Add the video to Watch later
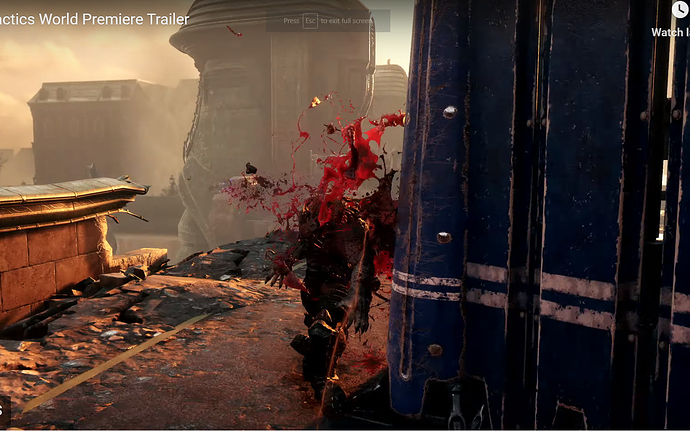The height and width of the screenshot is (431, 690). tap(680, 11)
